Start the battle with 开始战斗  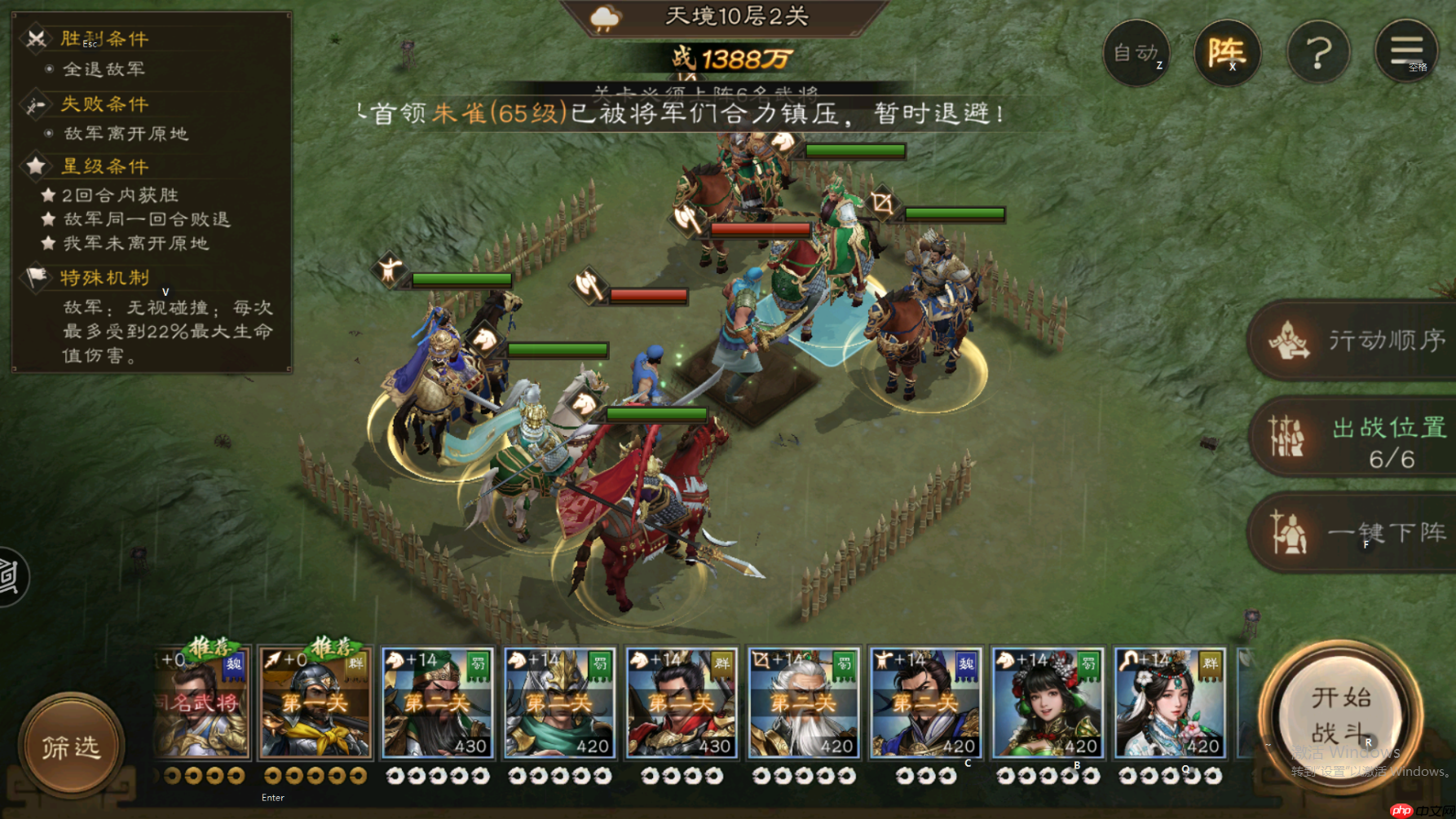click(1340, 716)
